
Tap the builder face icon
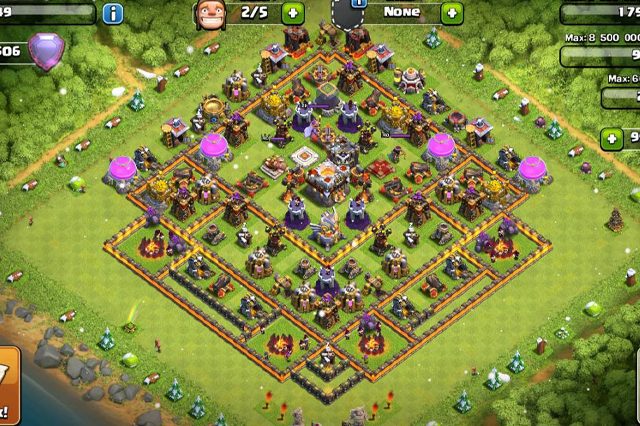pyautogui.click(x=208, y=14)
